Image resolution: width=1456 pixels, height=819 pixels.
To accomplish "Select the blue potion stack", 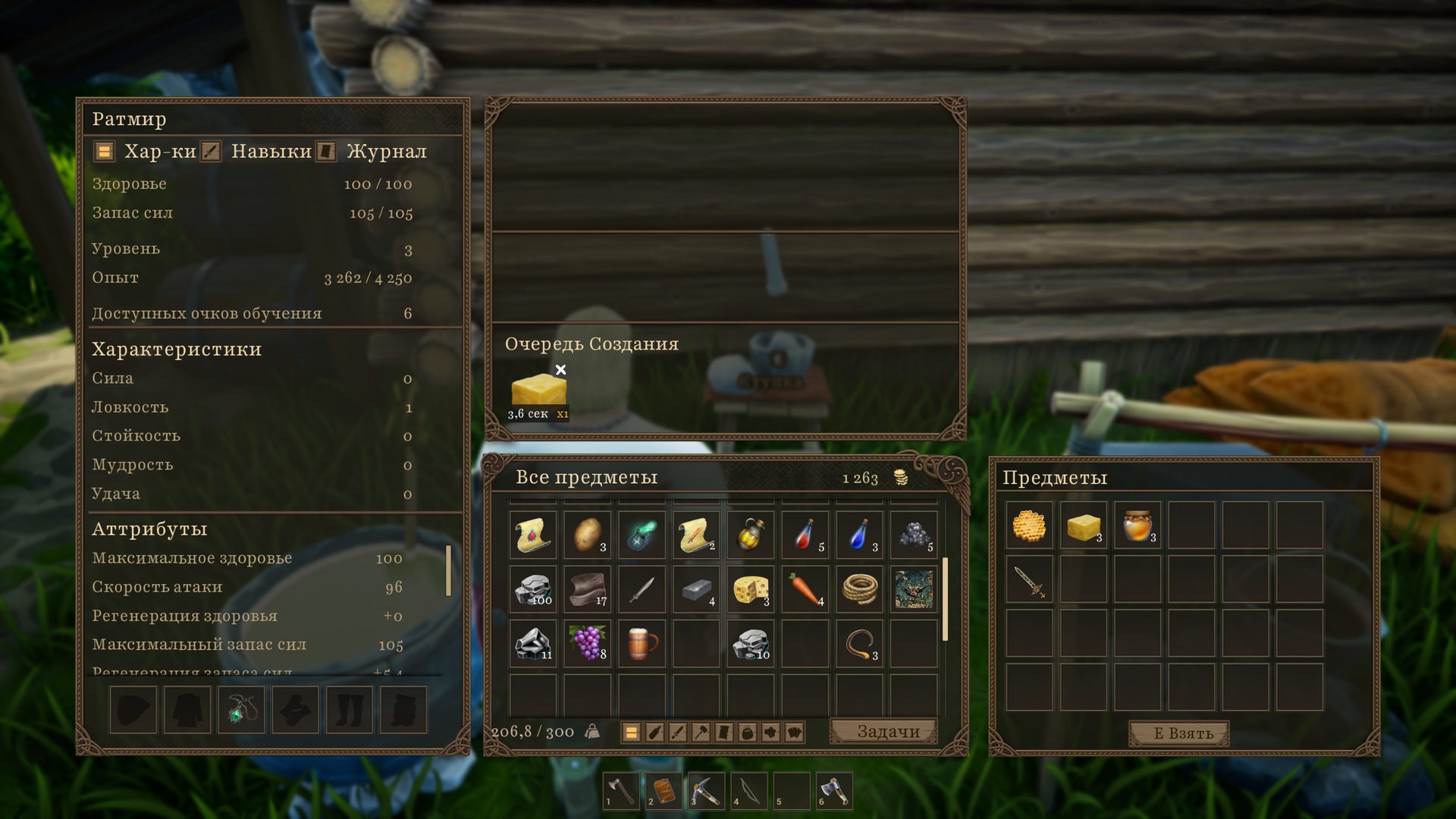I will pos(859,535).
